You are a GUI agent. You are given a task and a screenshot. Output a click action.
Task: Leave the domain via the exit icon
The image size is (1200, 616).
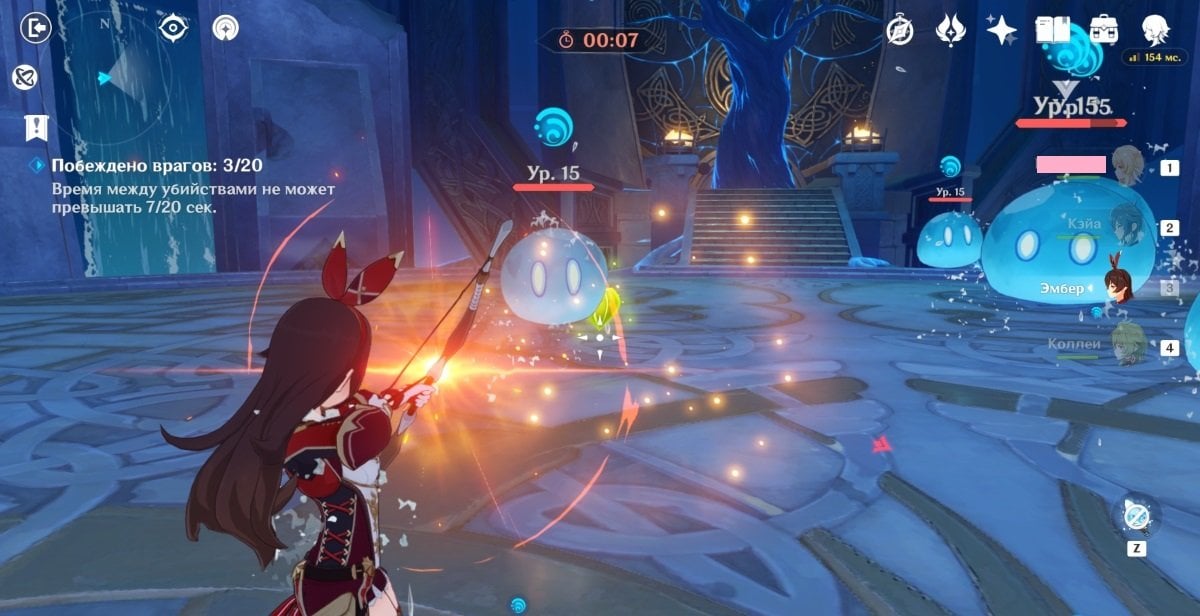coord(36,27)
